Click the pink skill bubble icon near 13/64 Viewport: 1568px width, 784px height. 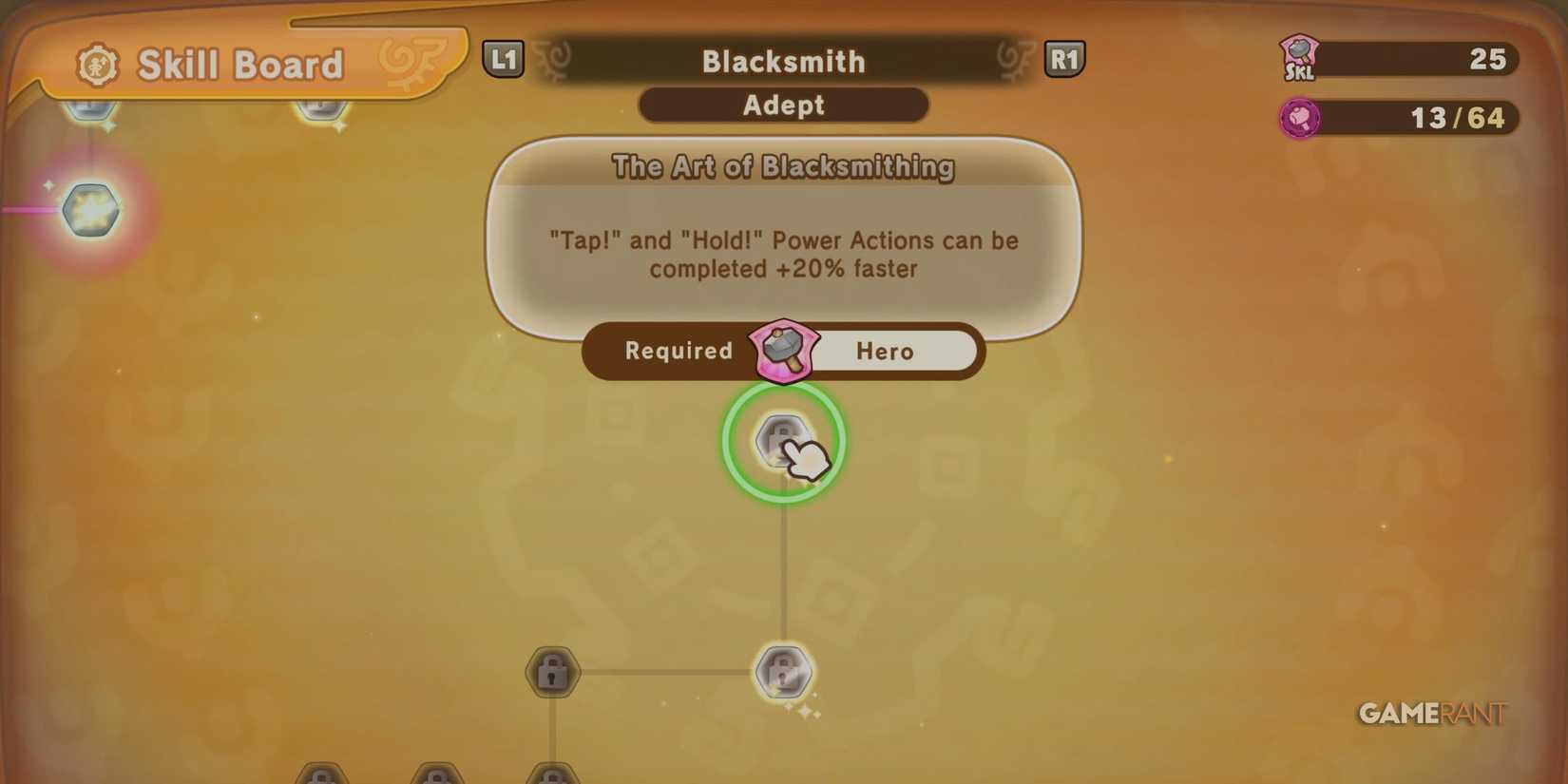pyautogui.click(x=1300, y=118)
